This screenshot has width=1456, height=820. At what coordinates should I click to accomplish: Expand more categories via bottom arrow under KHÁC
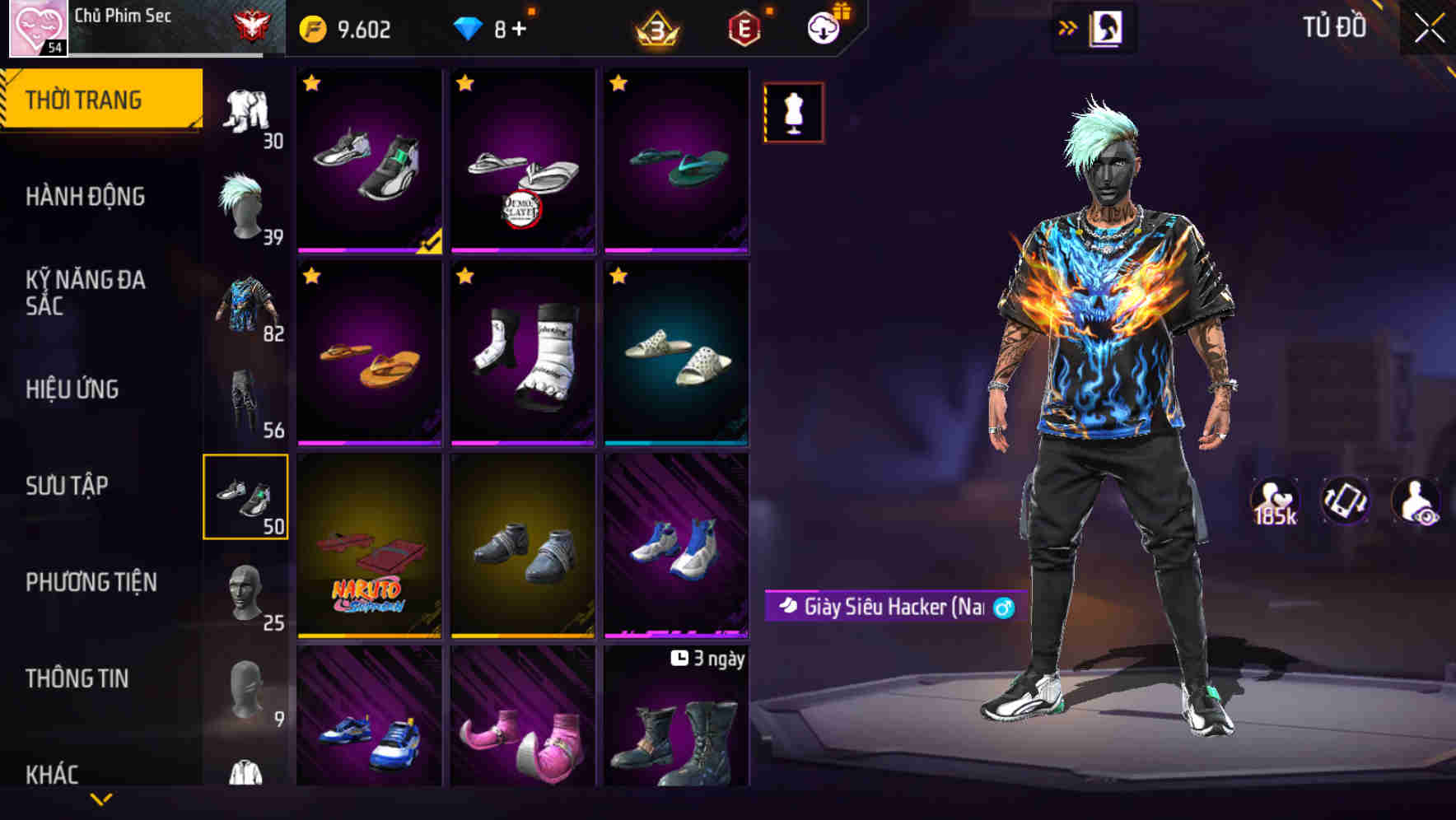pyautogui.click(x=99, y=799)
